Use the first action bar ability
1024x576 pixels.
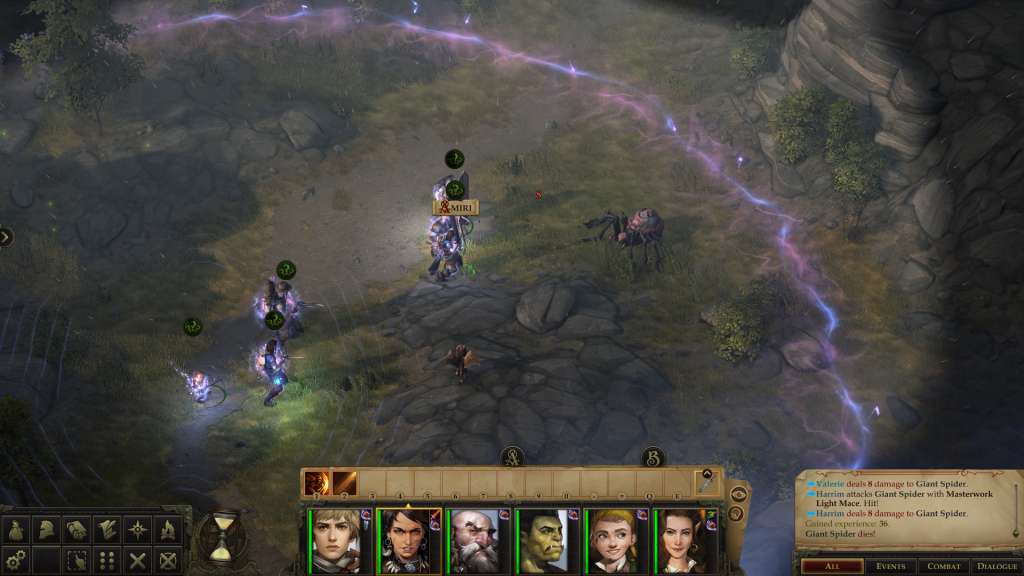click(x=316, y=483)
